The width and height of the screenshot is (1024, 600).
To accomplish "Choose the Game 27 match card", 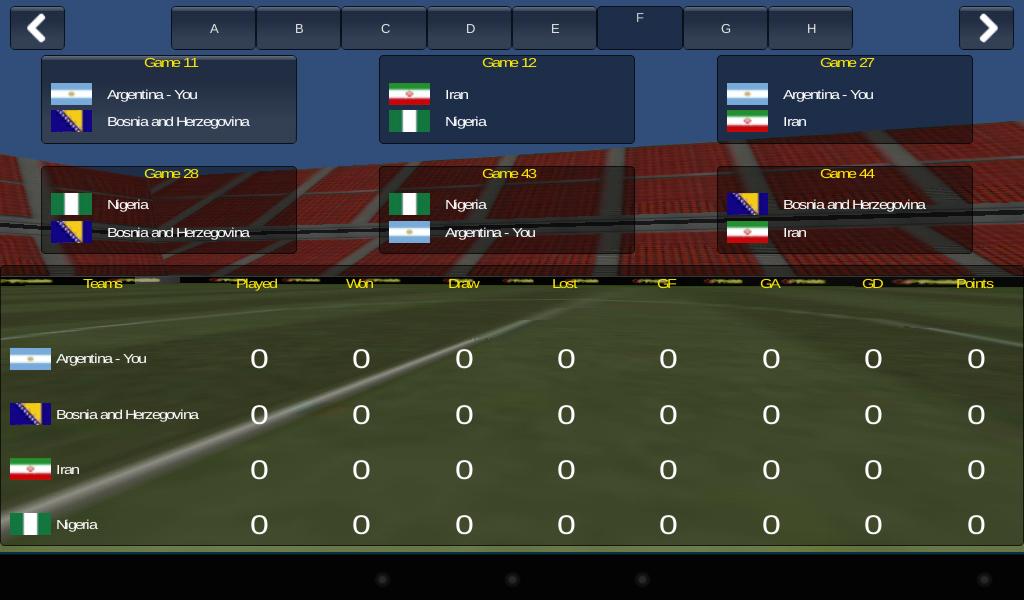I will tap(845, 99).
